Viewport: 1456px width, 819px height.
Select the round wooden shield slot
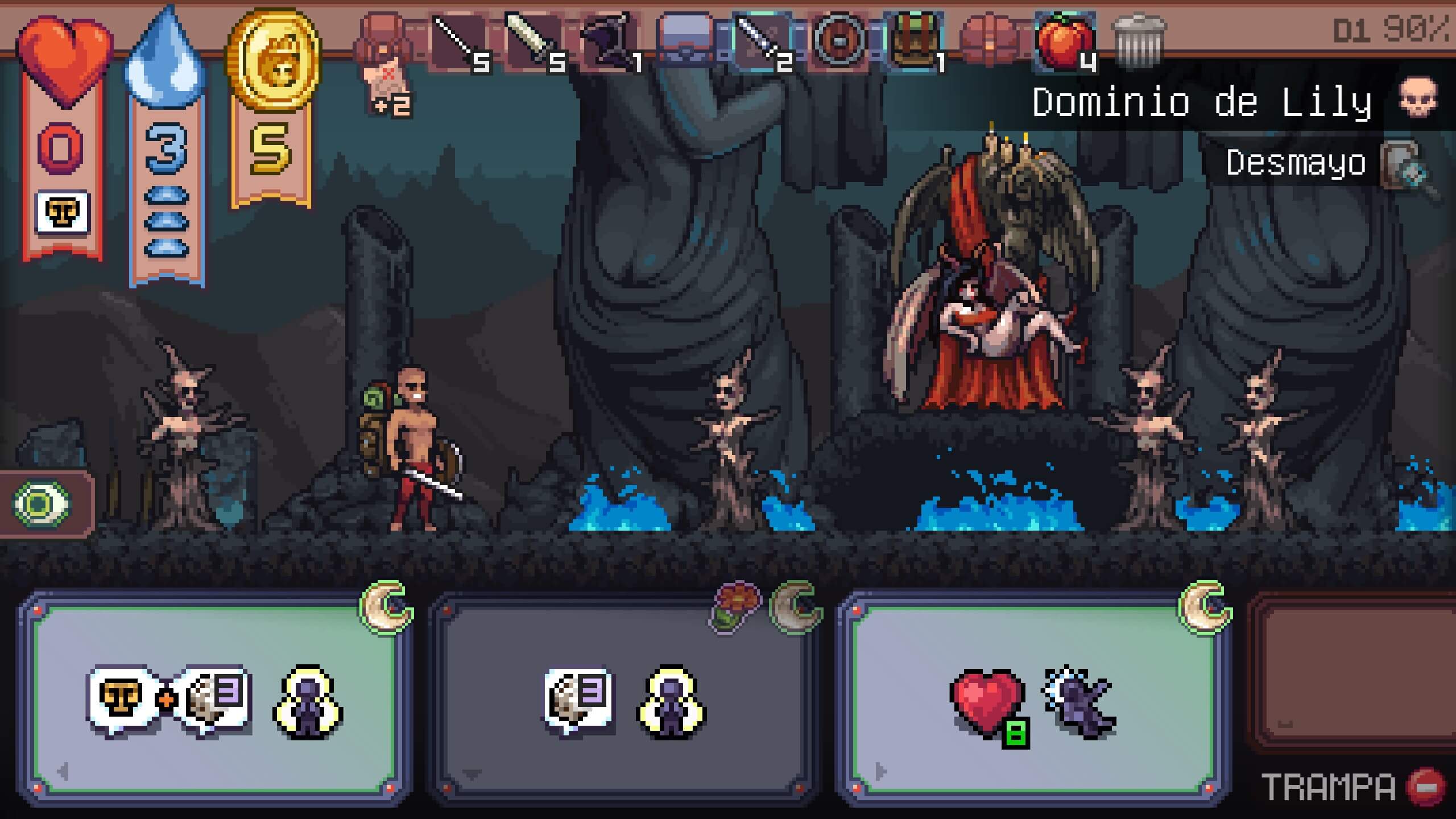coord(838,41)
